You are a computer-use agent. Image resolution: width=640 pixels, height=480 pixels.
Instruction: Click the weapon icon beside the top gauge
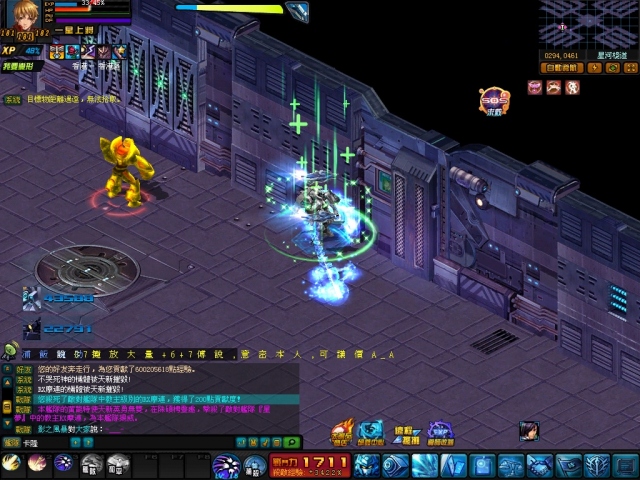click(296, 11)
